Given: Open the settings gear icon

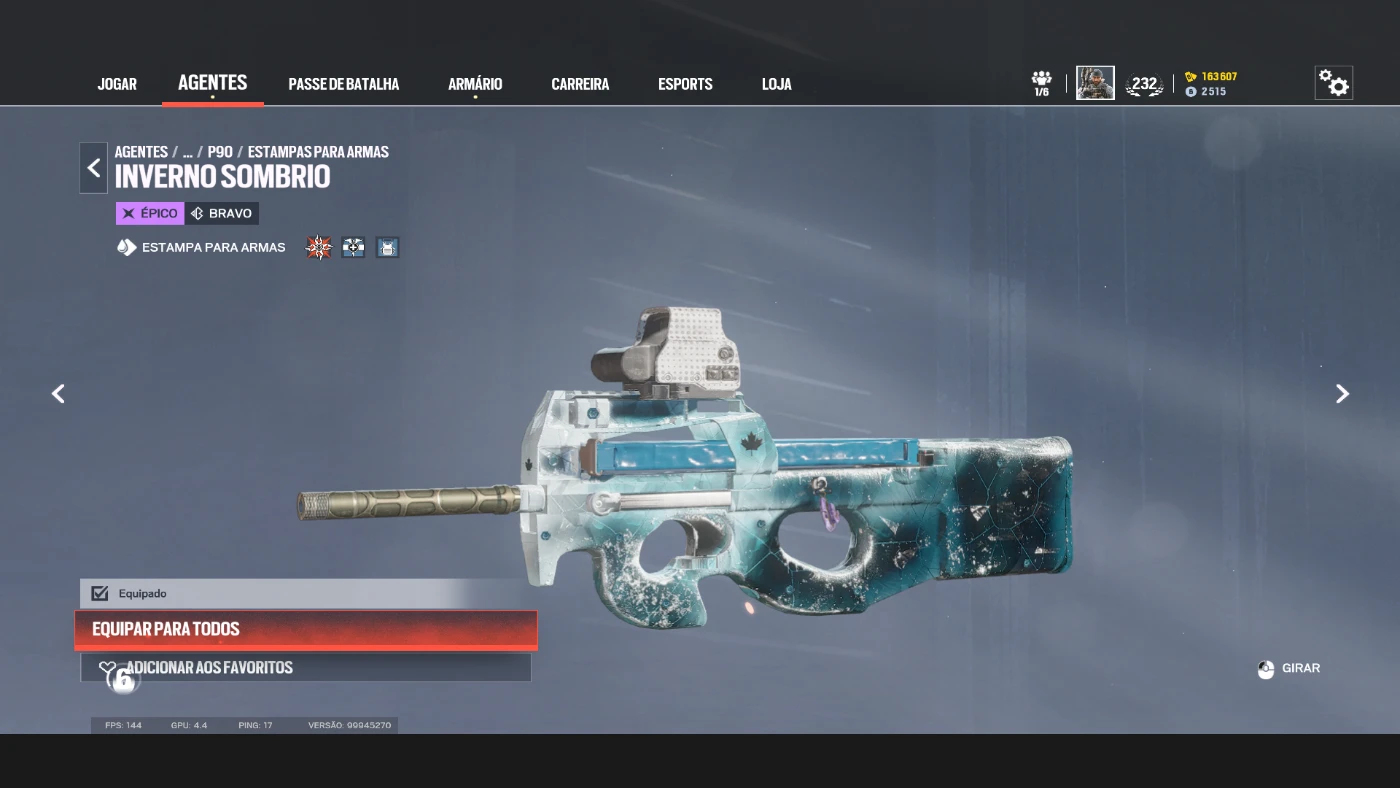Looking at the screenshot, I should tap(1333, 83).
